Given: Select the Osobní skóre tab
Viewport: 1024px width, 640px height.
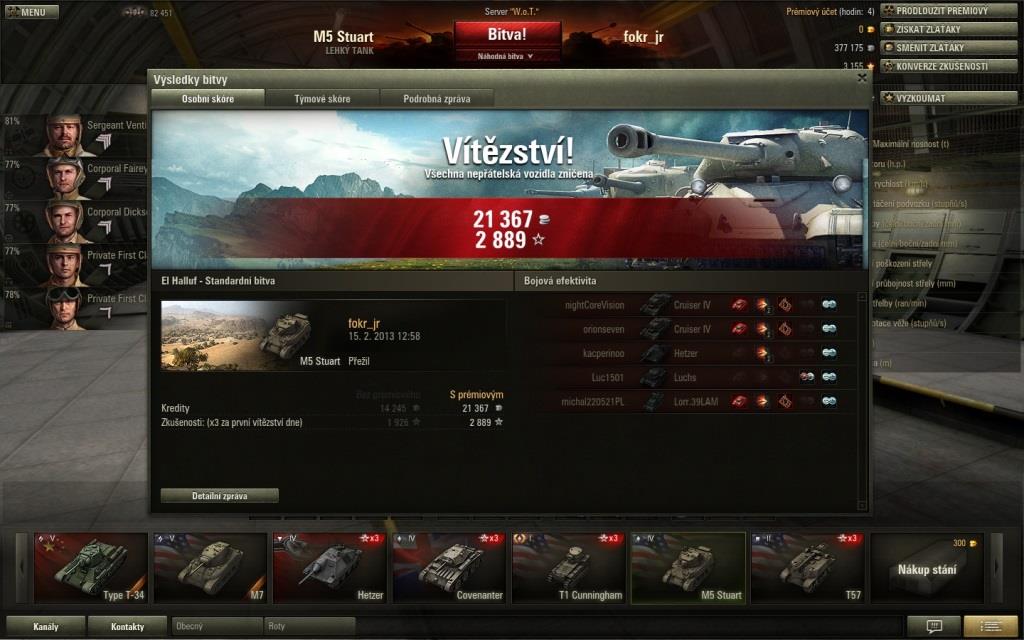Looking at the screenshot, I should [x=208, y=98].
